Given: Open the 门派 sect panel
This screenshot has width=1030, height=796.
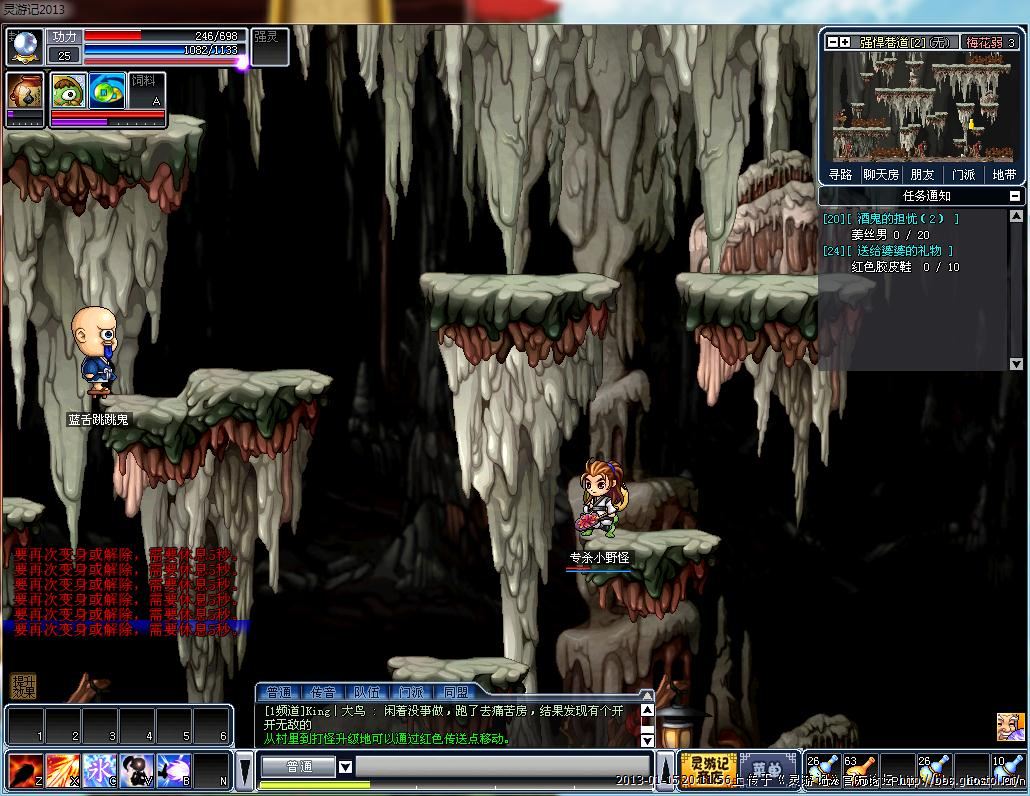Looking at the screenshot, I should coord(963,174).
